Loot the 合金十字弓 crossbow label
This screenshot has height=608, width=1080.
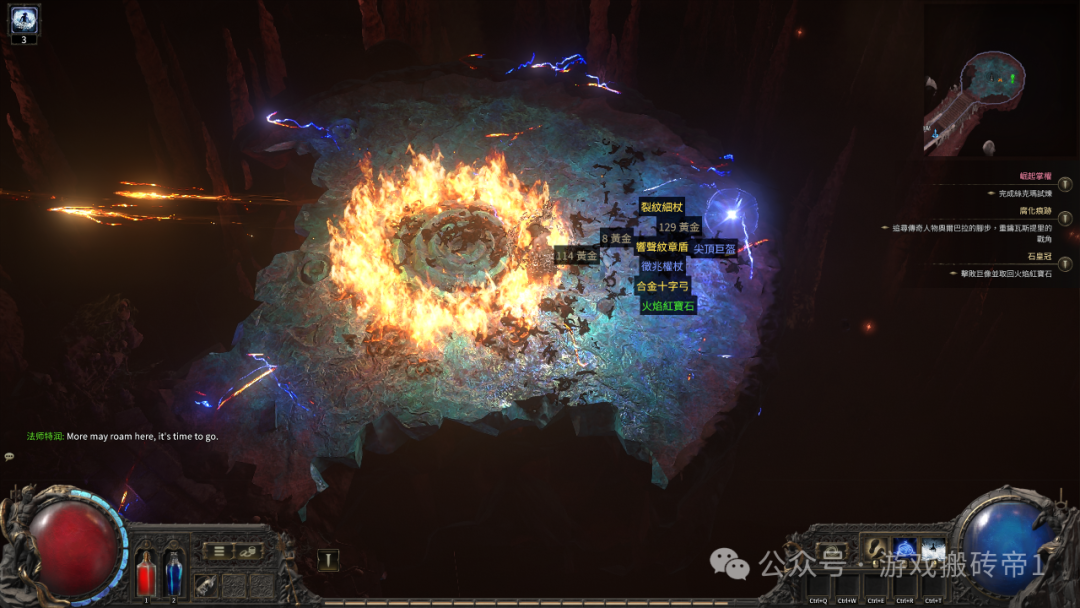(662, 286)
